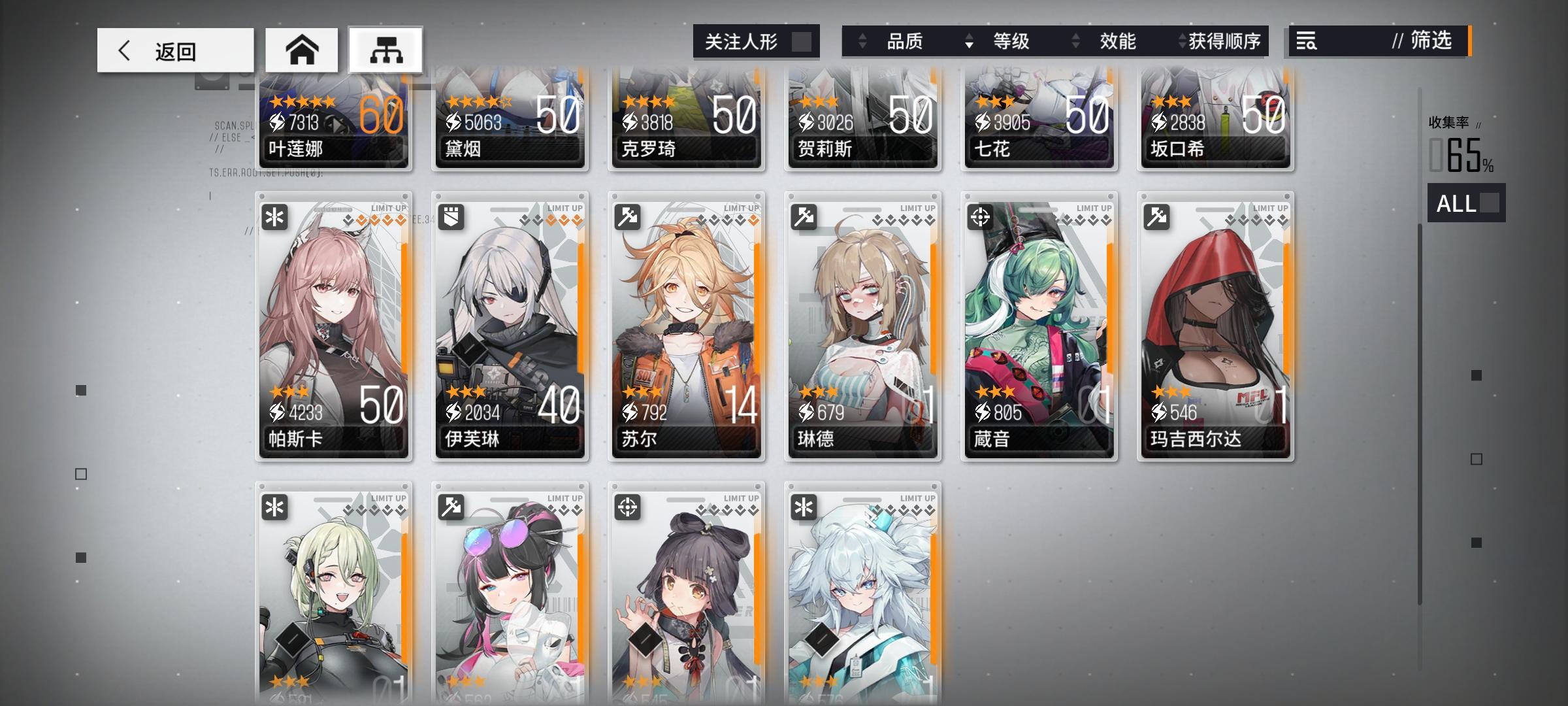
Task: Click the crosshair class icon on 蔵音's card
Action: click(x=981, y=217)
